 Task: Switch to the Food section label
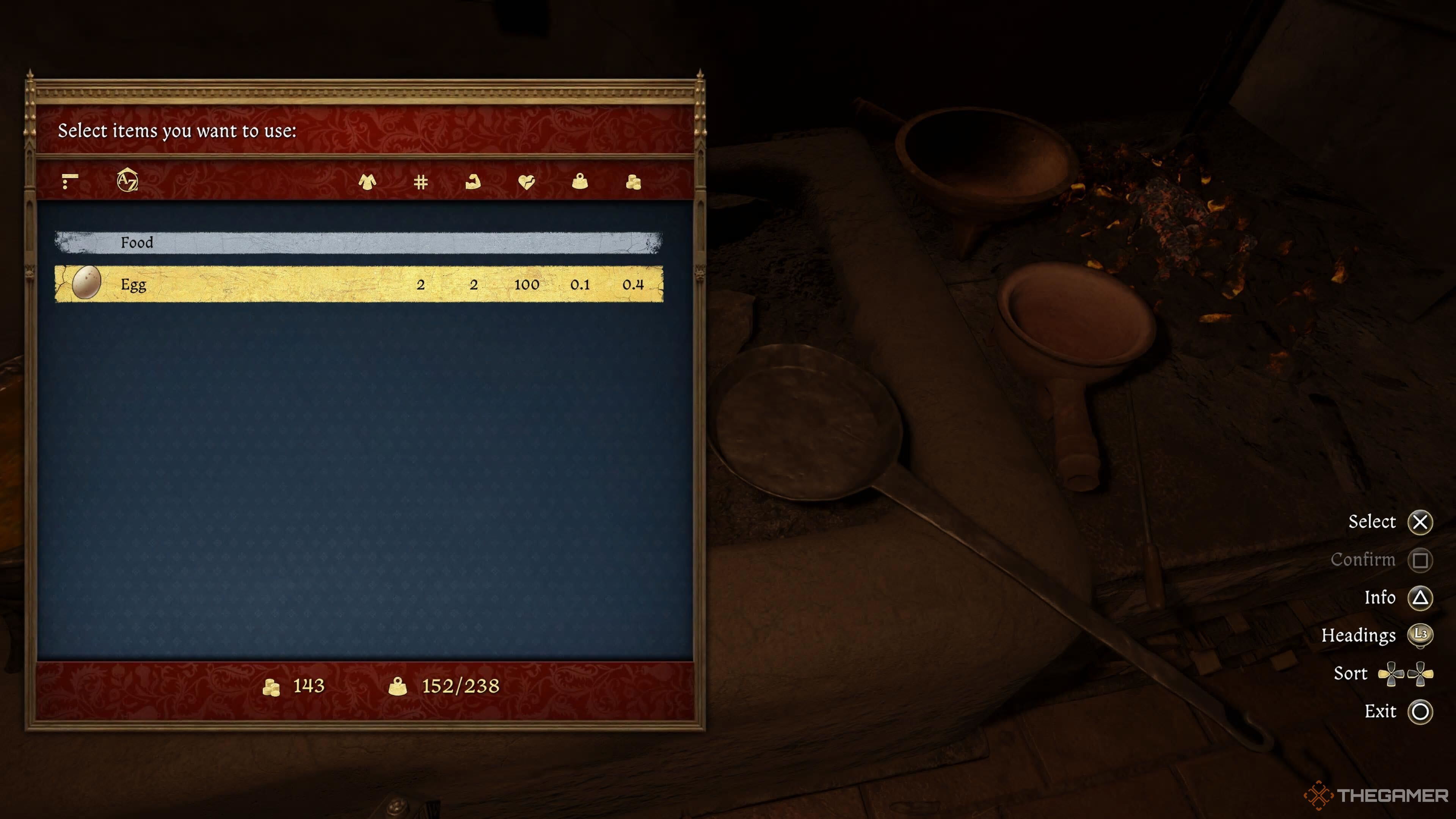pyautogui.click(x=137, y=243)
